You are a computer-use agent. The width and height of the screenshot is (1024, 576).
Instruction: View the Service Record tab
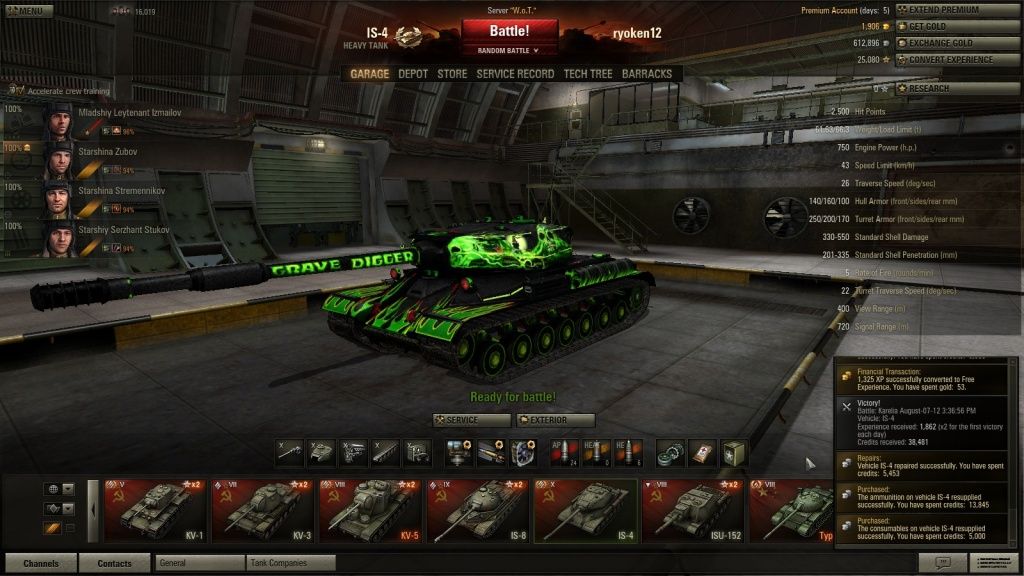(x=515, y=74)
